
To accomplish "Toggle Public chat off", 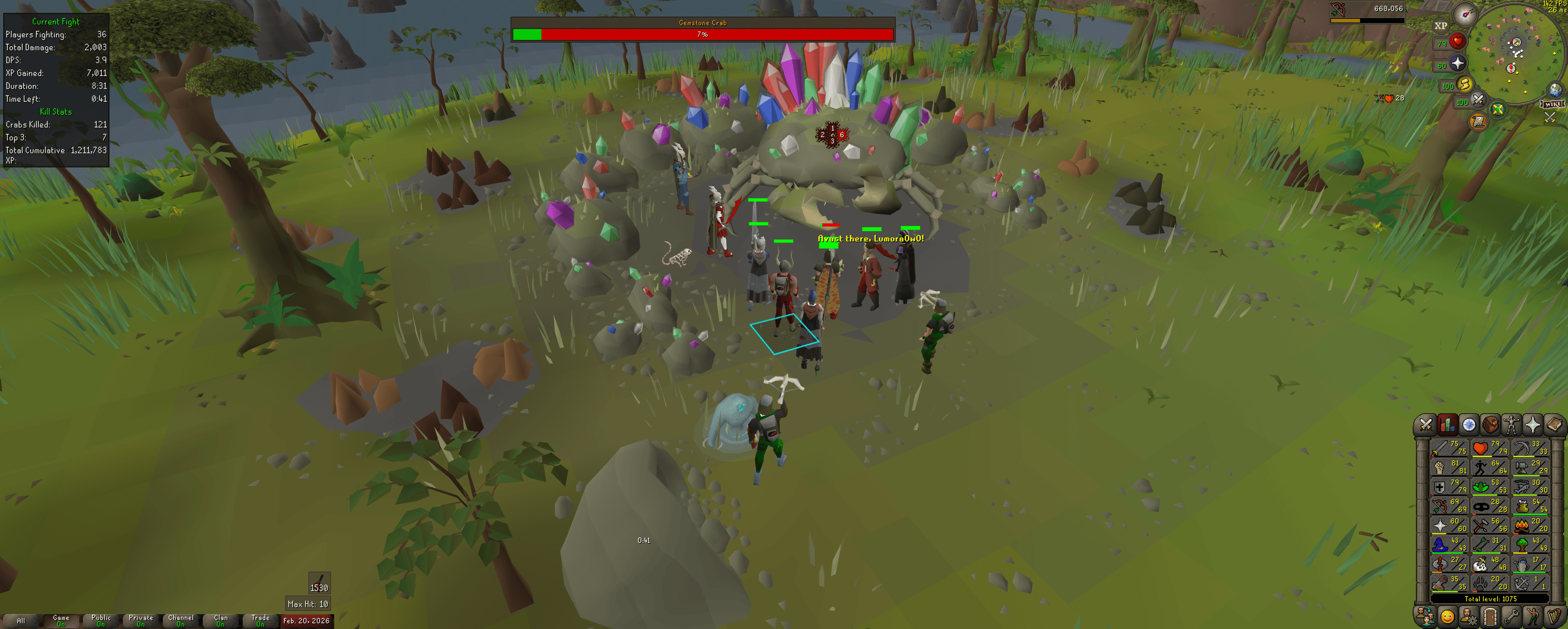I will point(101,620).
